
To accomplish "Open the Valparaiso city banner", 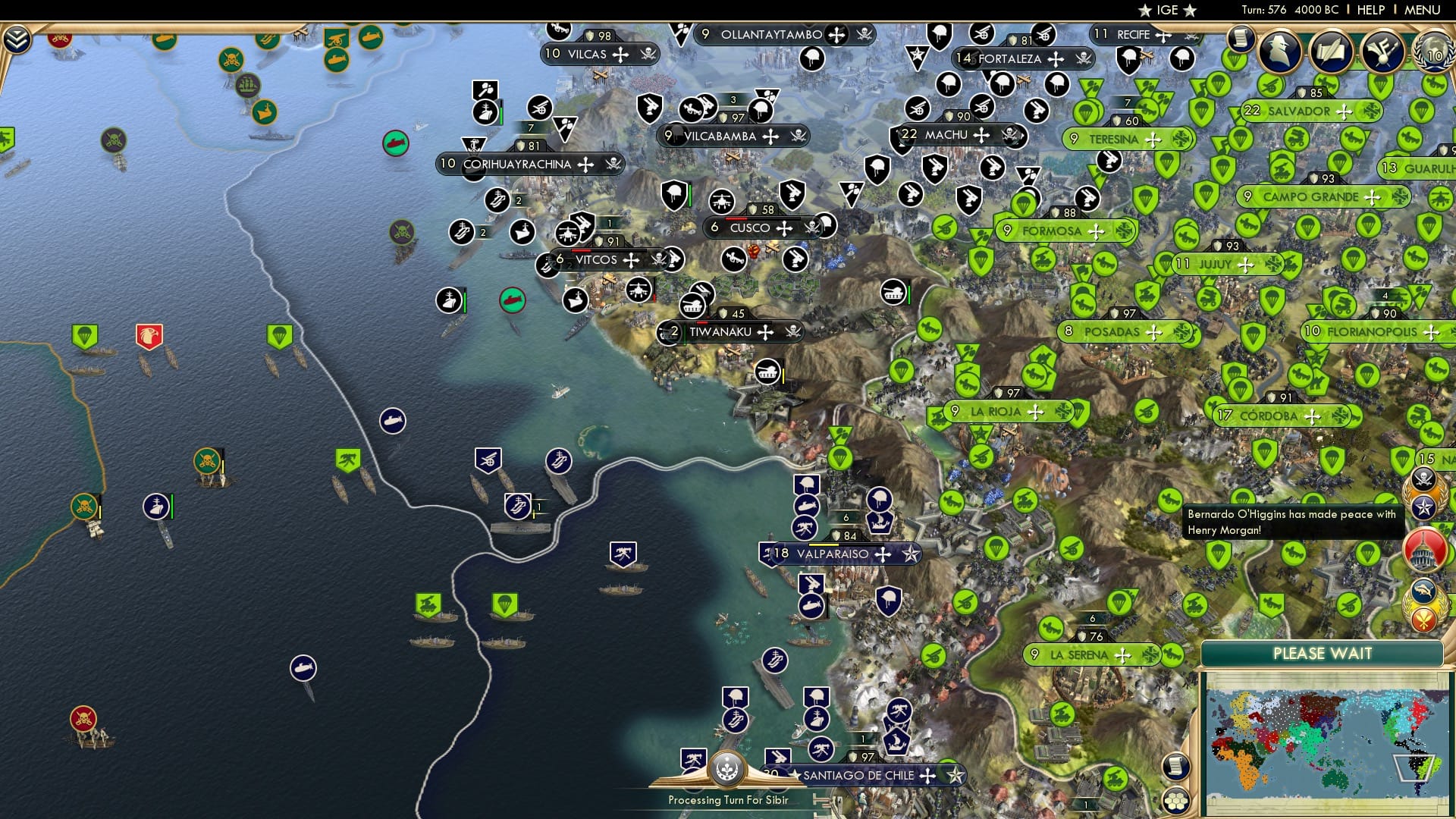I will click(834, 554).
